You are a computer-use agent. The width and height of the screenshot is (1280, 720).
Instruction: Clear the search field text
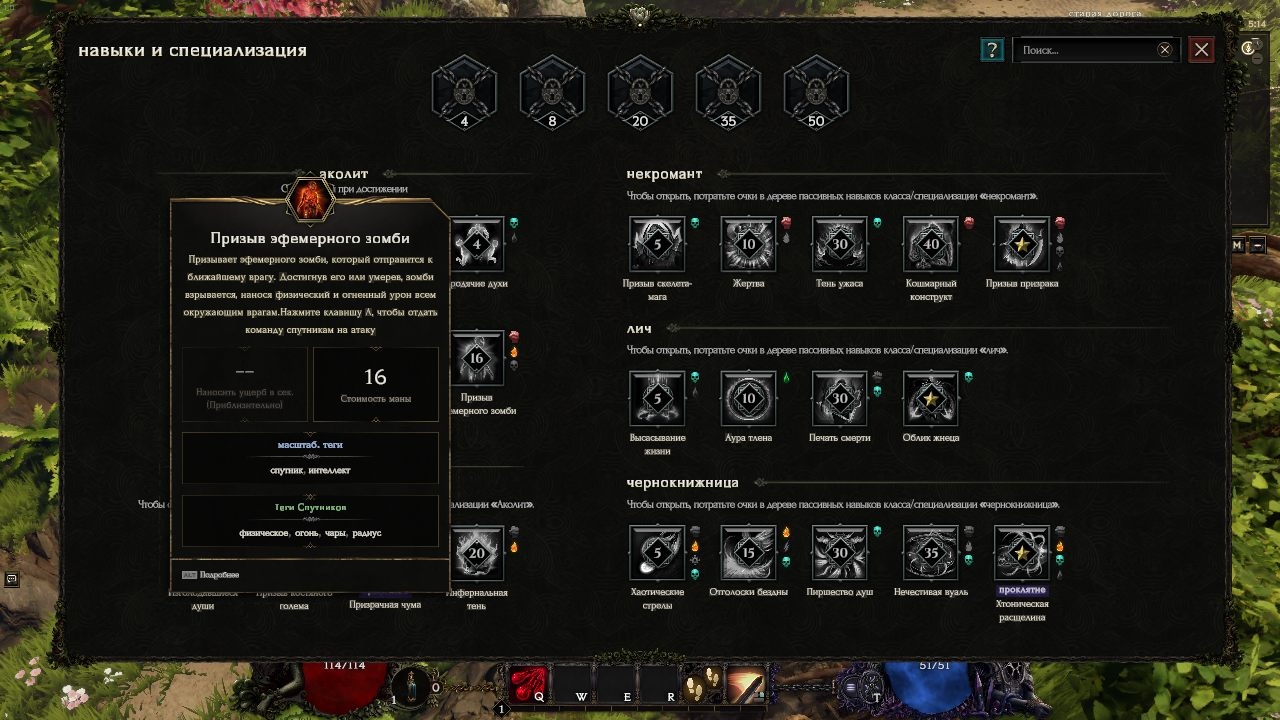pos(1165,50)
